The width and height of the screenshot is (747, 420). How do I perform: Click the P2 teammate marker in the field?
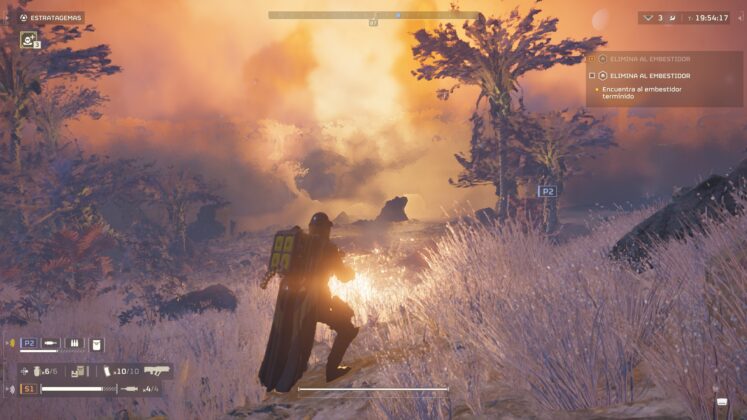tap(546, 191)
